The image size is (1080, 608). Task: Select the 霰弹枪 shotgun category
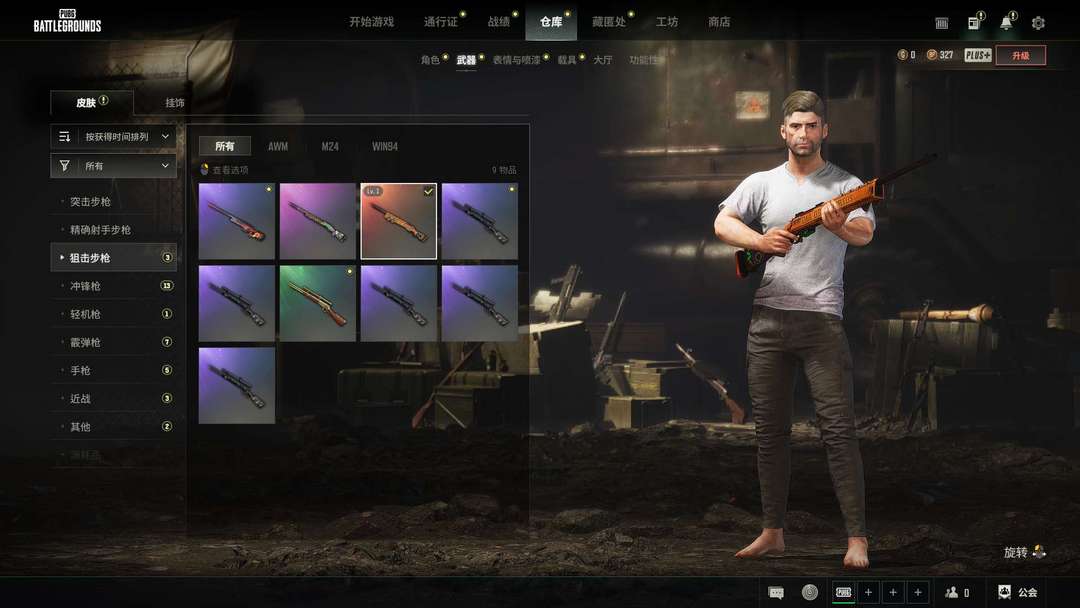point(85,342)
